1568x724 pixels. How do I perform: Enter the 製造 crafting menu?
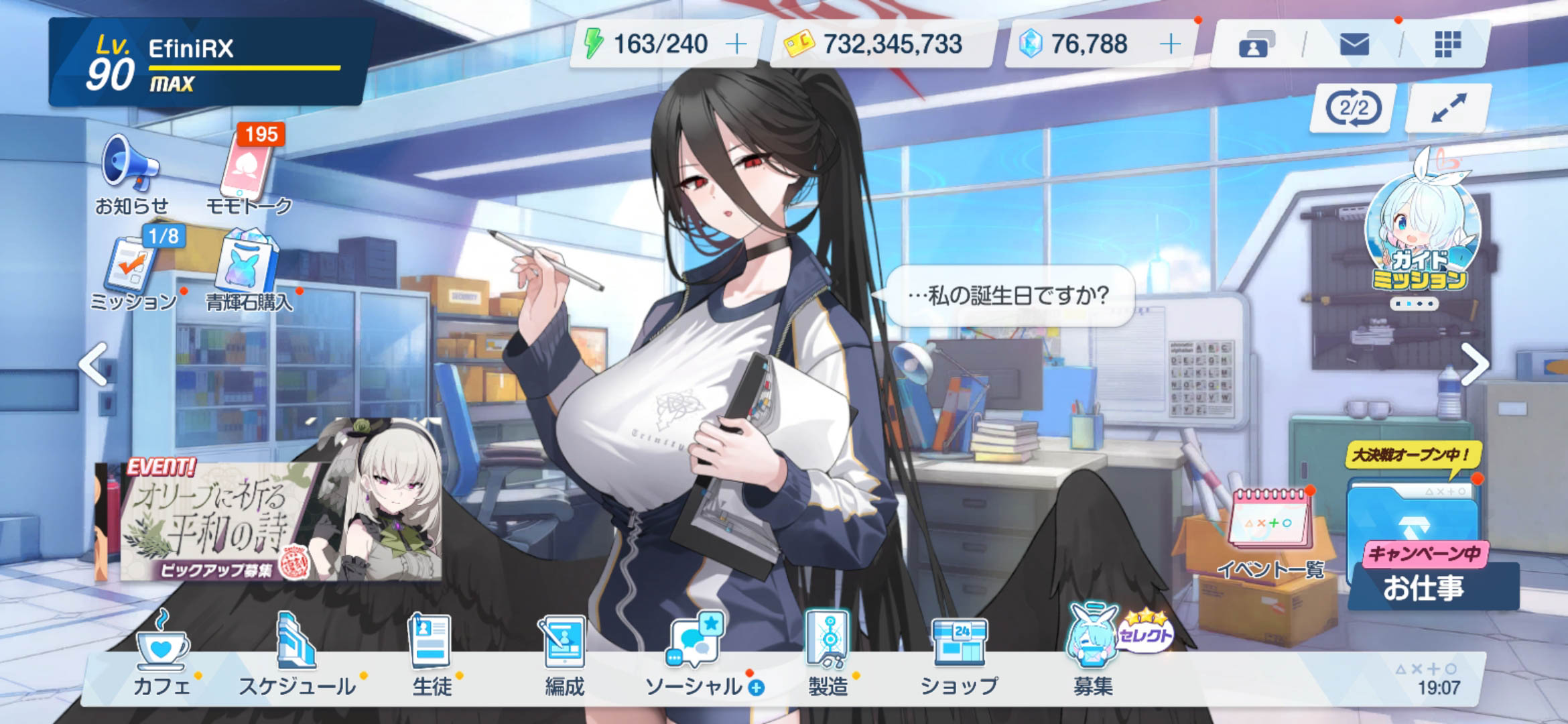pyautogui.click(x=828, y=654)
